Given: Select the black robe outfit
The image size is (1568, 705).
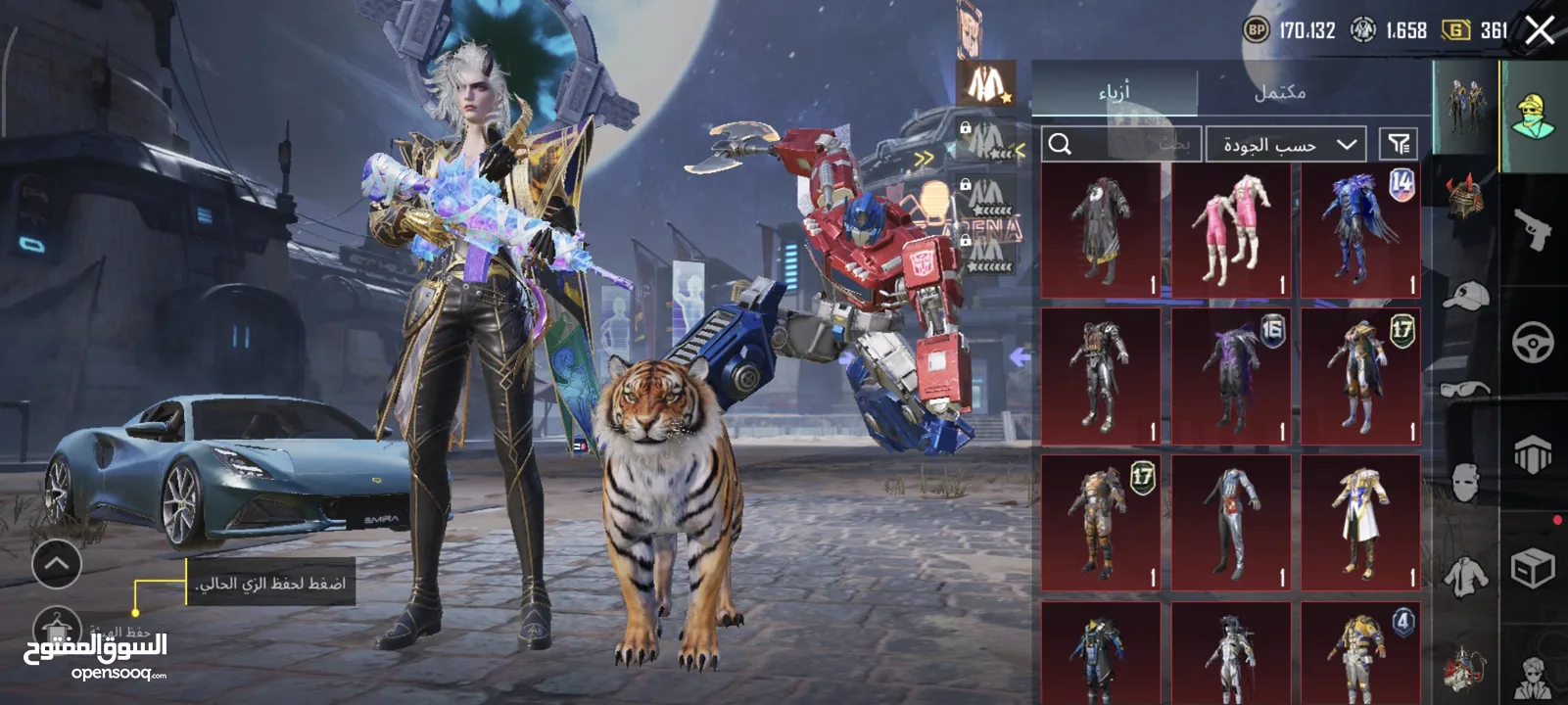Looking at the screenshot, I should 1101,231.
